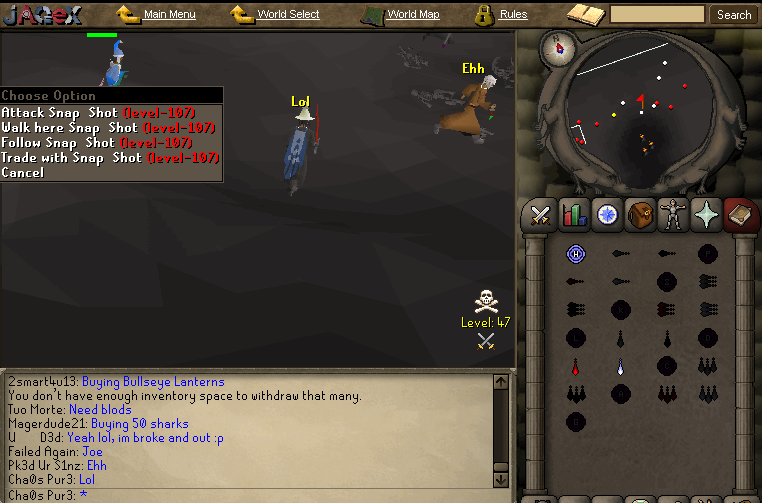Open the World Map

(412, 15)
